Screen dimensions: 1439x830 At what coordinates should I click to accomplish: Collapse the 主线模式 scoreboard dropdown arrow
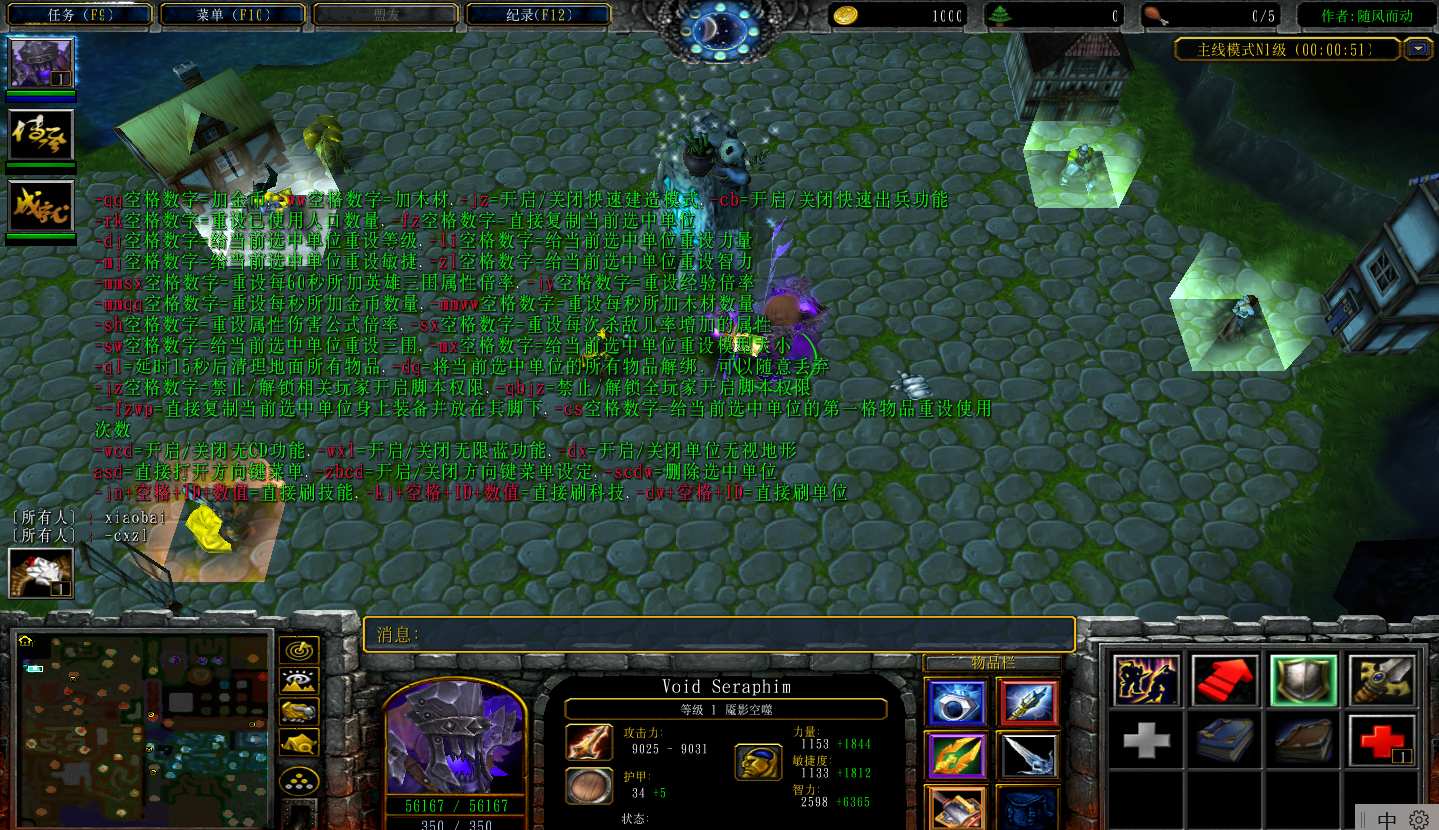click(1418, 49)
